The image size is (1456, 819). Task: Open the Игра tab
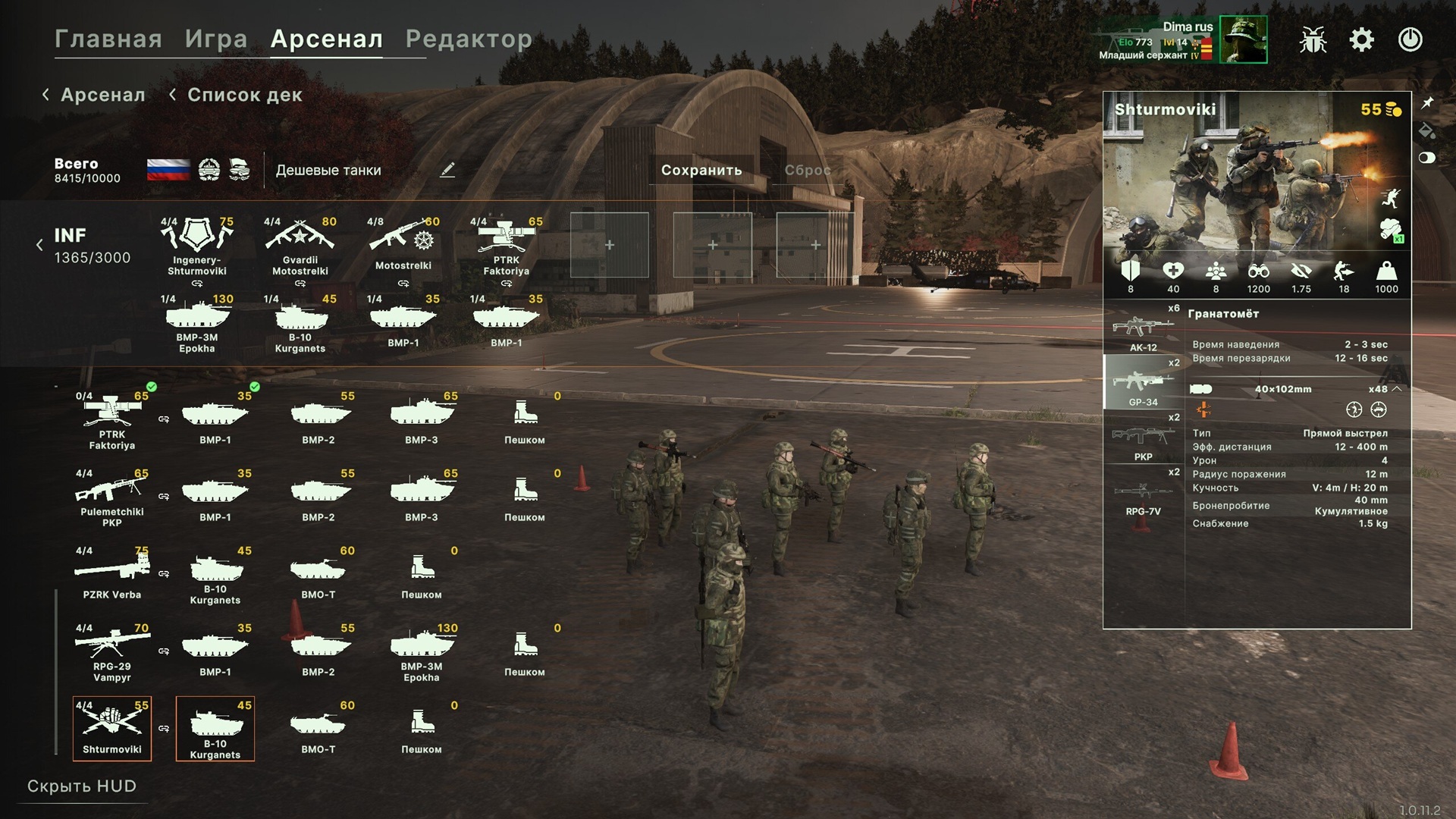(x=216, y=39)
